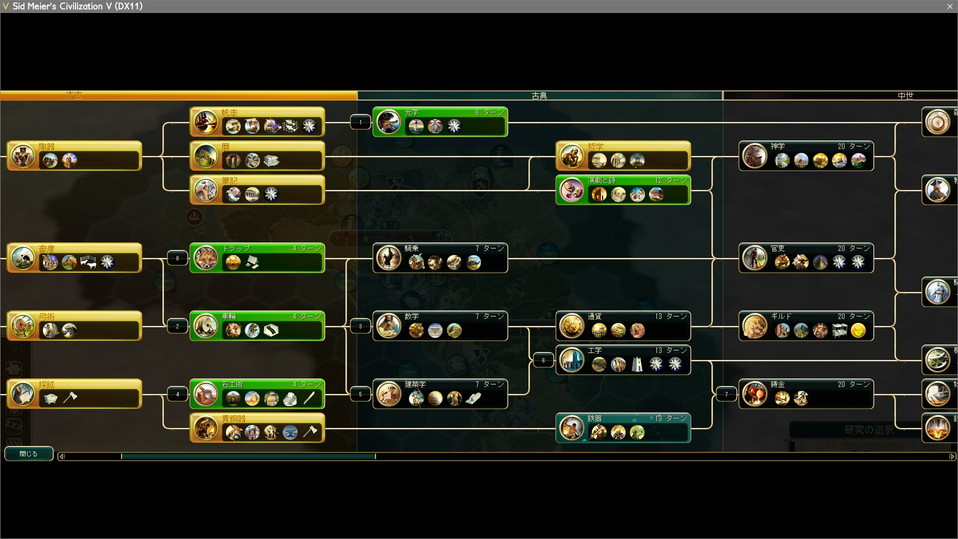Close the tech tree with 閉じる button

[x=29, y=453]
